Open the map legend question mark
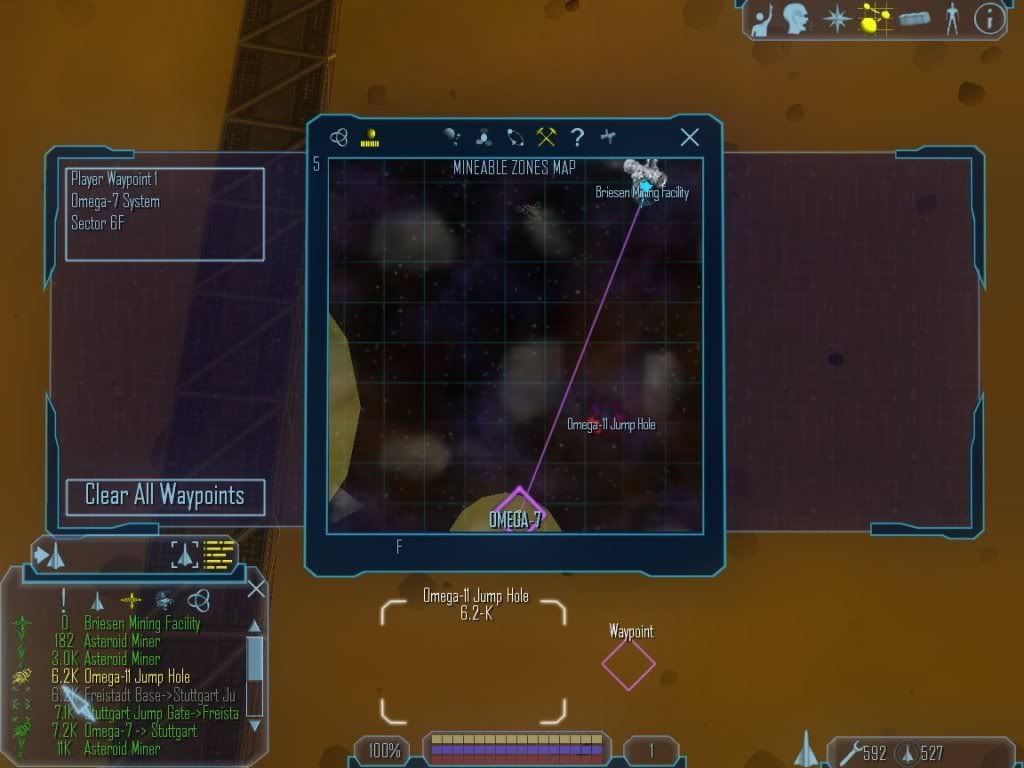The width and height of the screenshot is (1024, 768). pos(577,138)
